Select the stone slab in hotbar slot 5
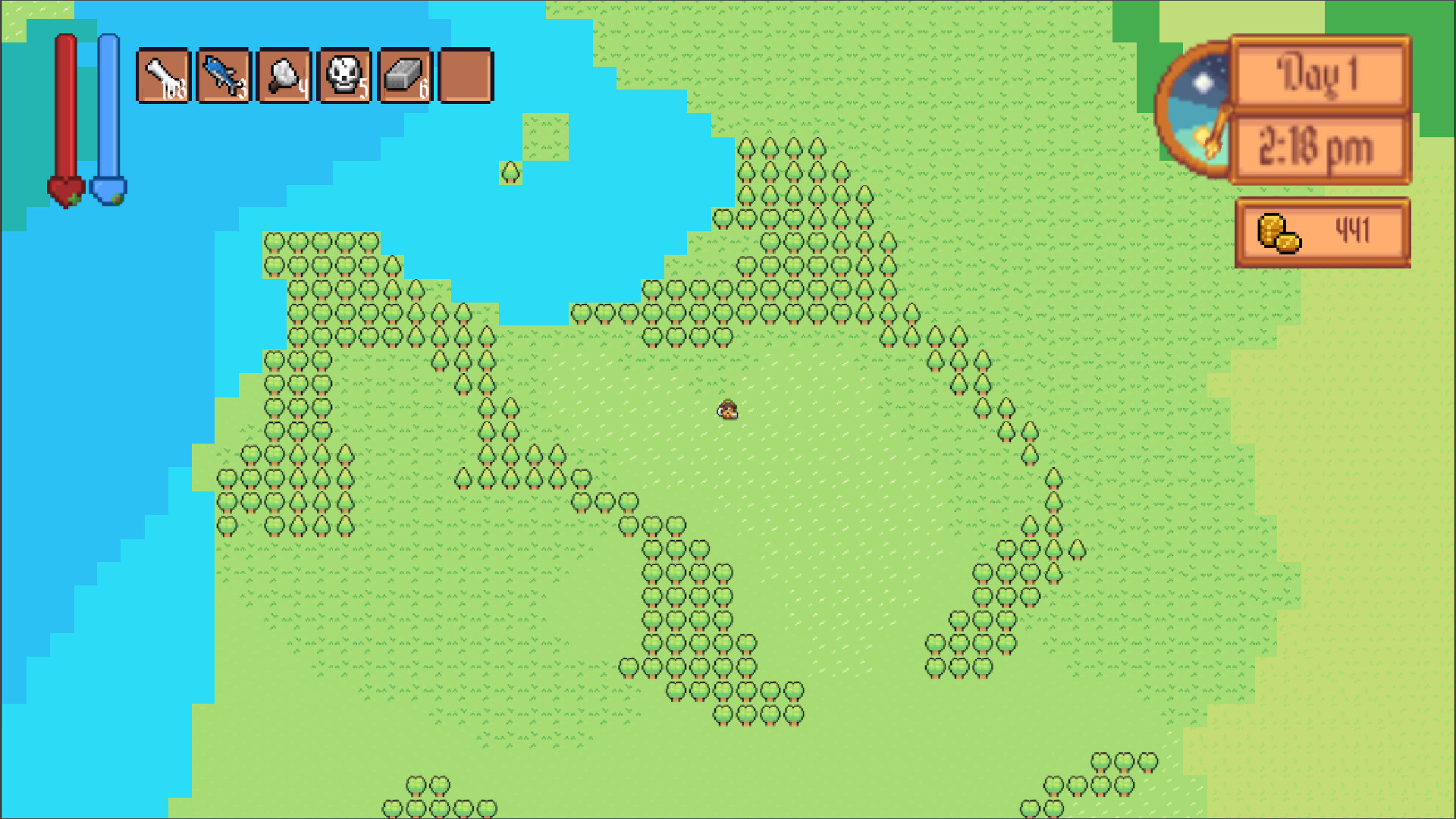This screenshot has height=819, width=1456. point(406,76)
